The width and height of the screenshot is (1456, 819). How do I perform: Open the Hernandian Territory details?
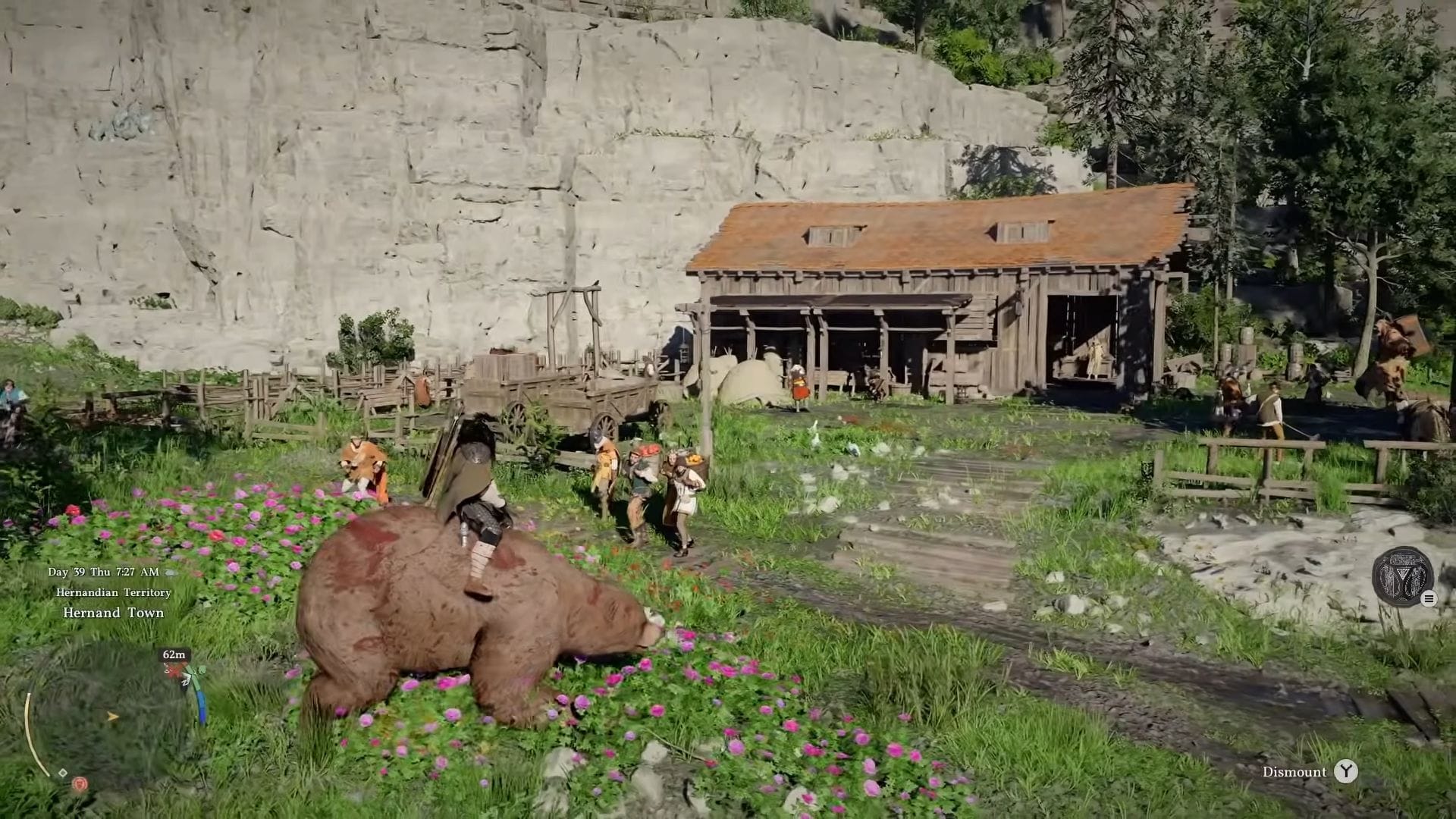pyautogui.click(x=115, y=593)
